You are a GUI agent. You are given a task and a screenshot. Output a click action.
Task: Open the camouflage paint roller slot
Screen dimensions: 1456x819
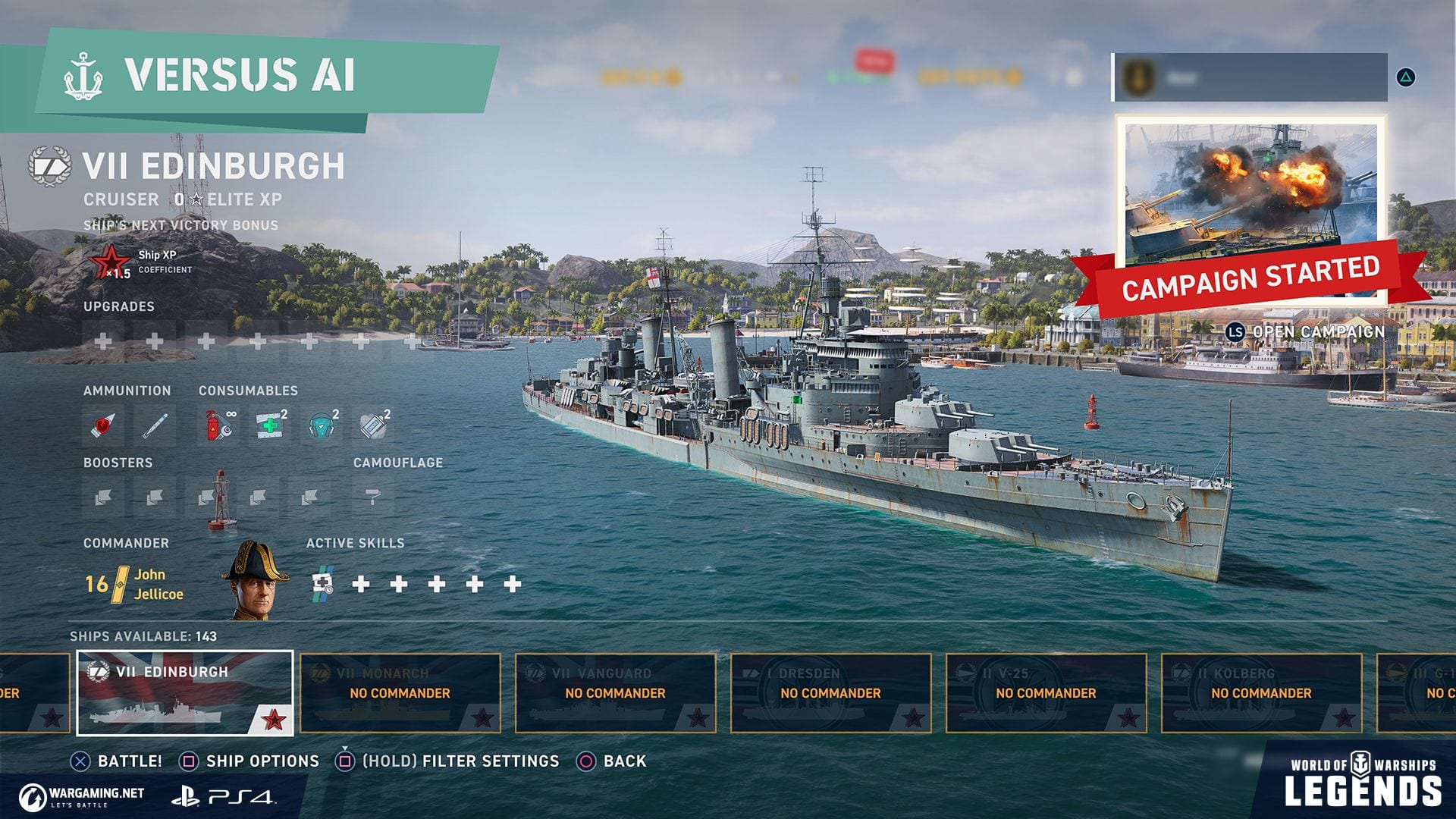372,497
